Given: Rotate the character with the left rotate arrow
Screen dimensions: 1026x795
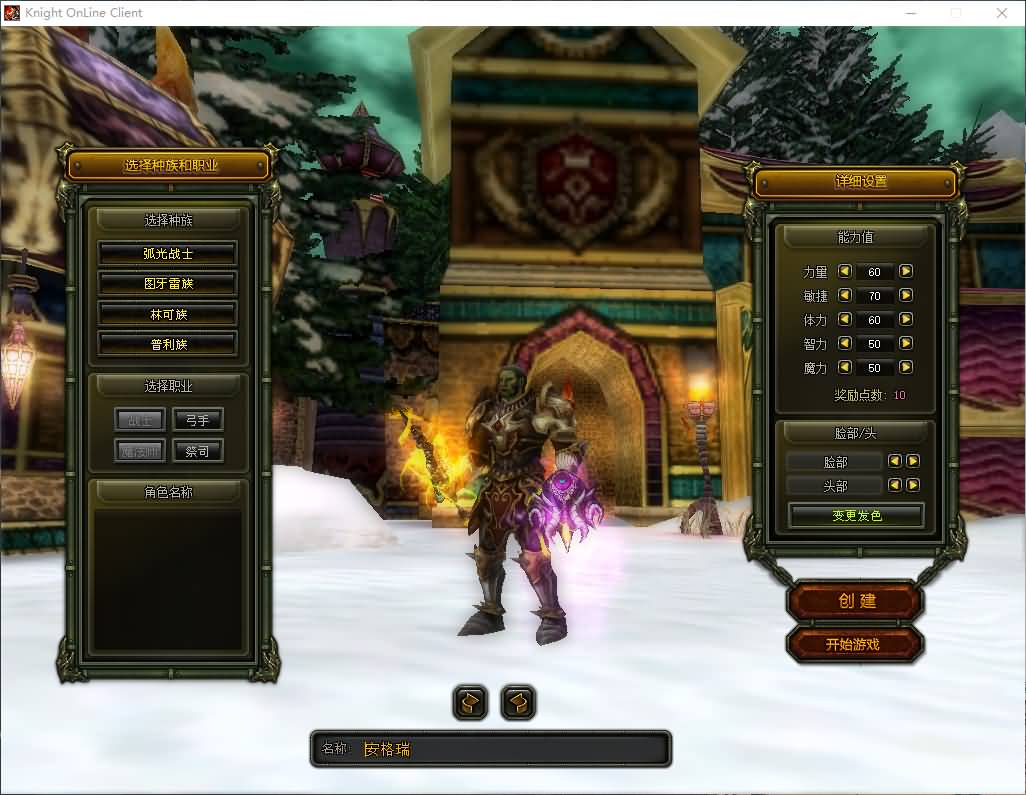Looking at the screenshot, I should point(470,703).
